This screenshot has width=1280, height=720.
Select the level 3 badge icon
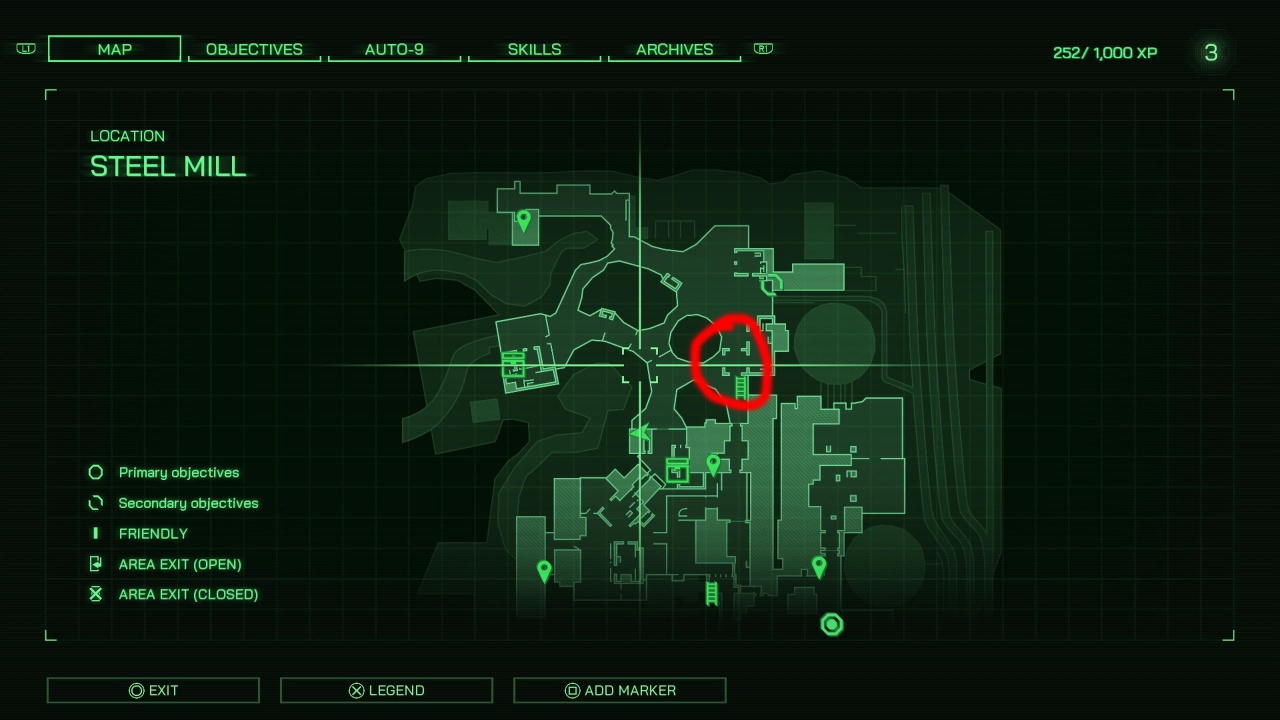click(x=1211, y=53)
